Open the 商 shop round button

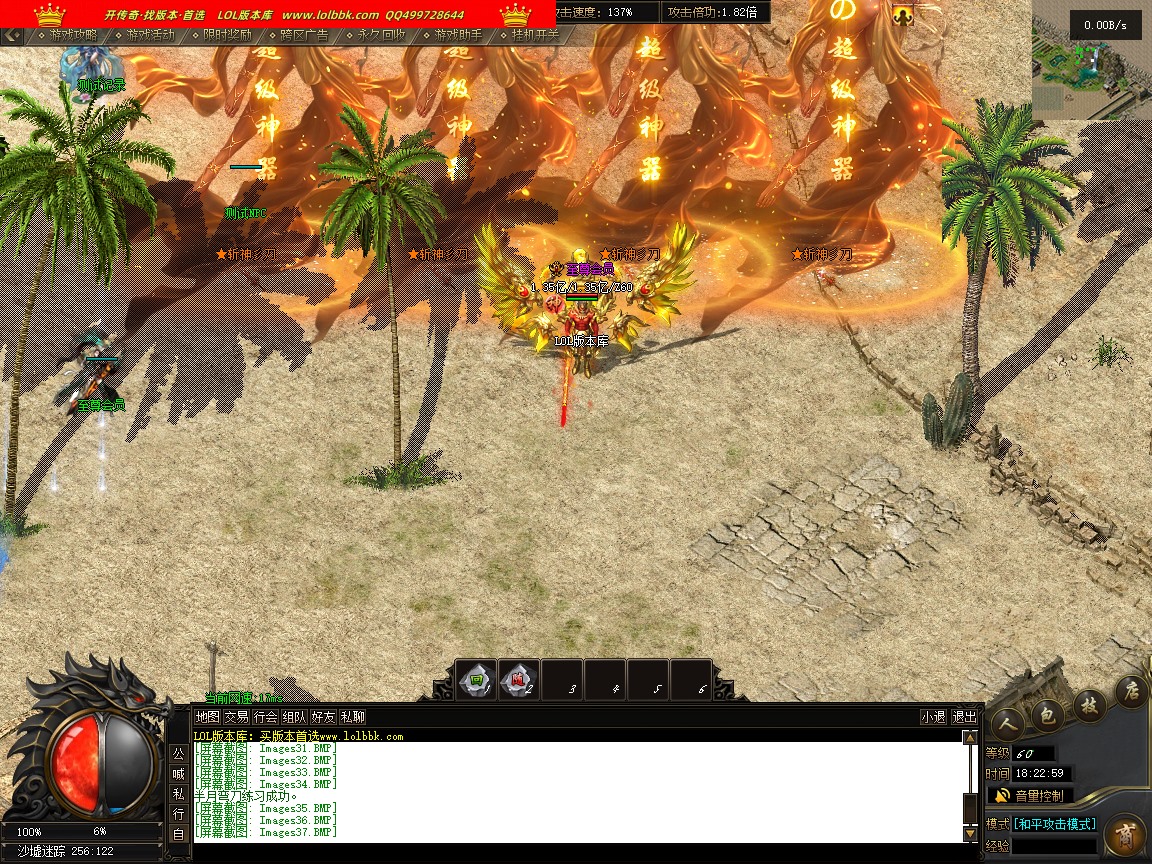(1126, 836)
